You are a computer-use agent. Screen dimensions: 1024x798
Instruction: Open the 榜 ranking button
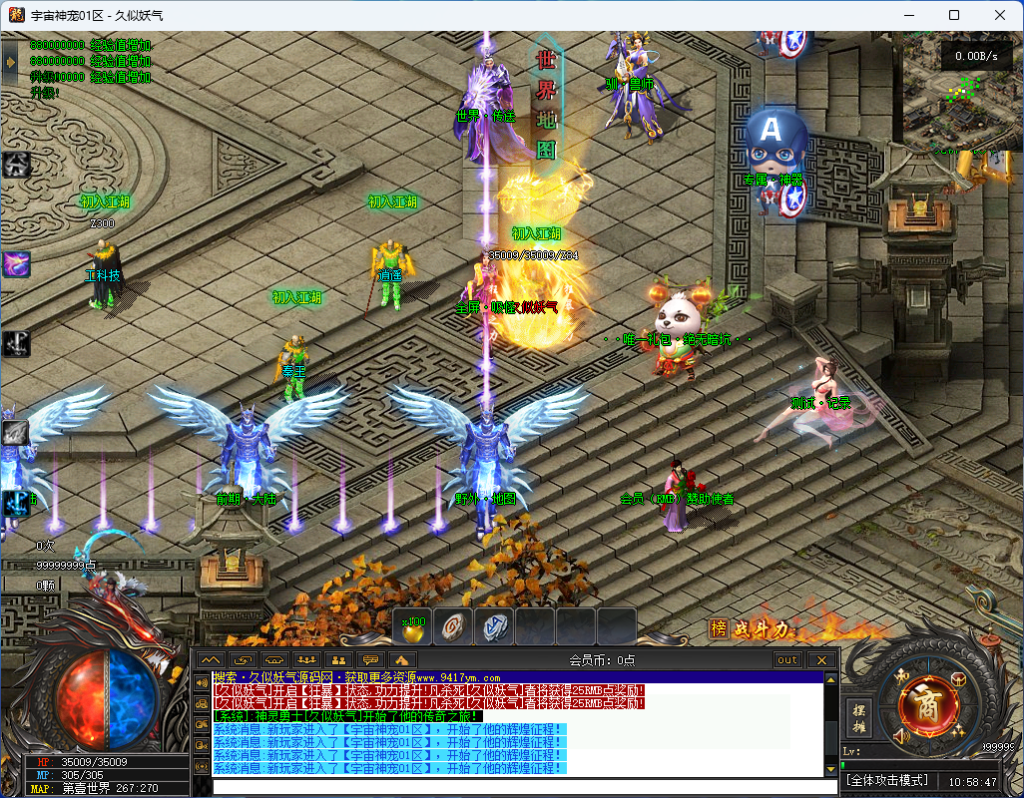[x=717, y=629]
